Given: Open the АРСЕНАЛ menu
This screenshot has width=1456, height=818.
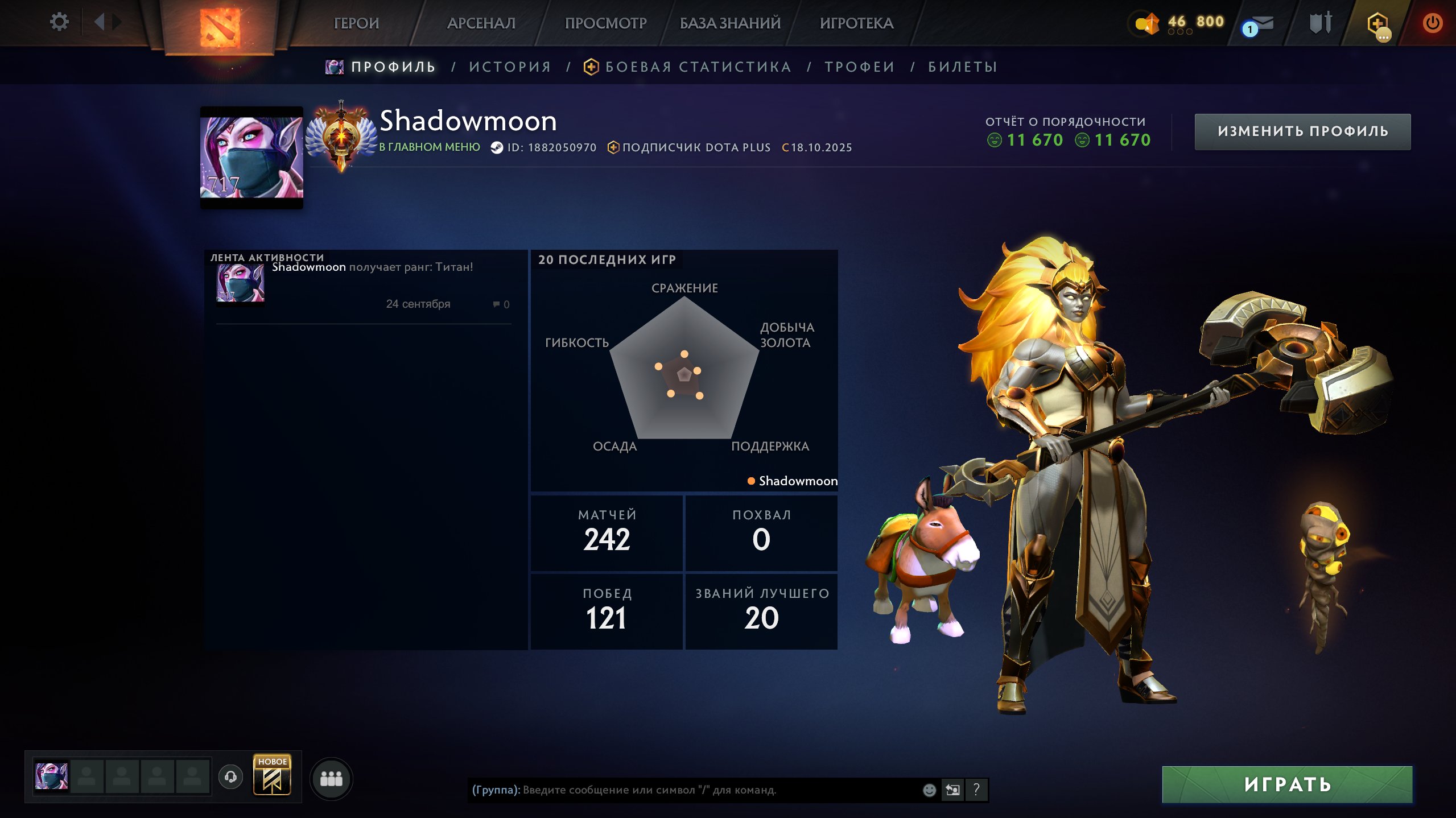Looking at the screenshot, I should tap(481, 23).
